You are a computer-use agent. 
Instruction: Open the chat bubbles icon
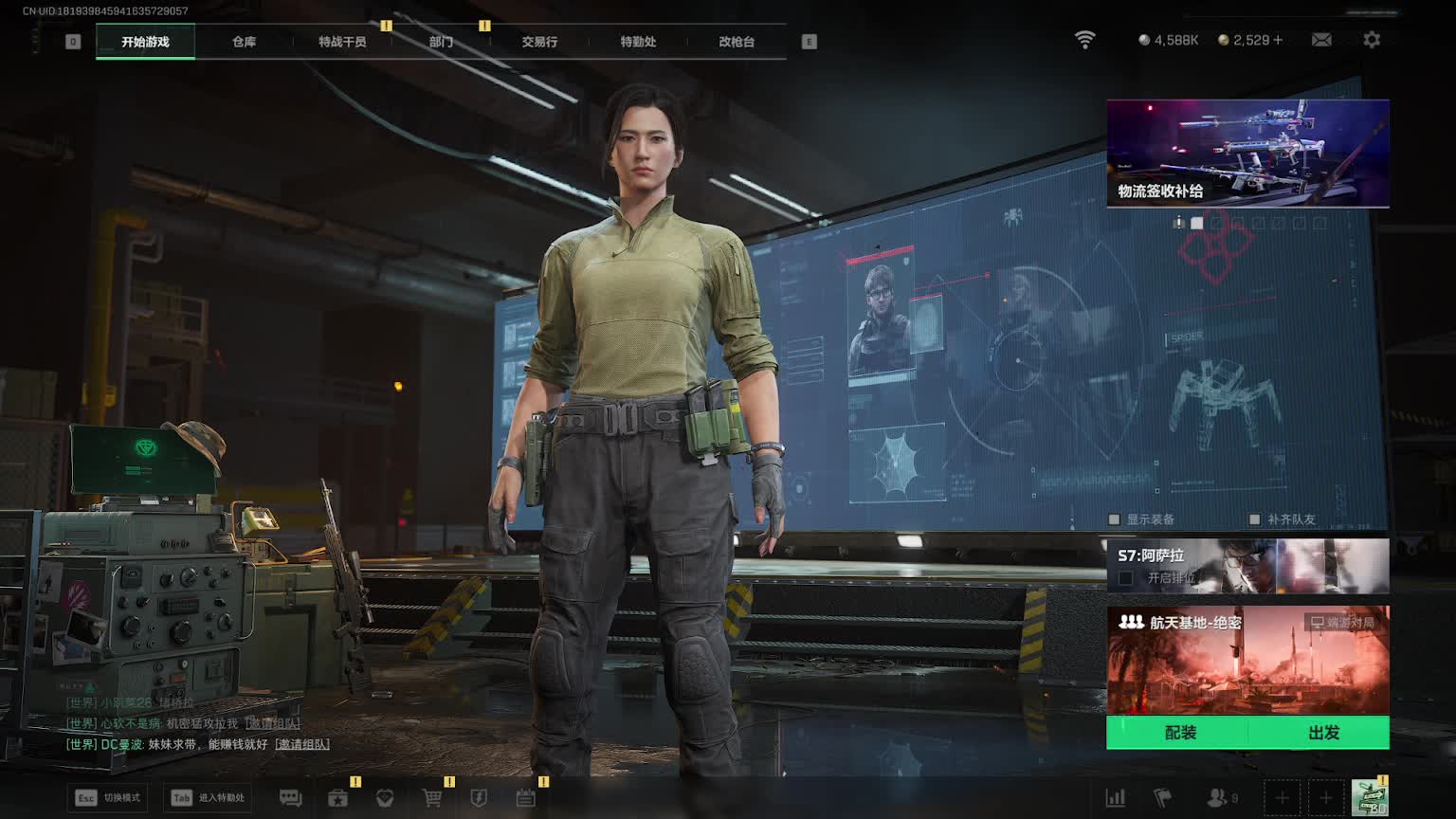[x=290, y=798]
